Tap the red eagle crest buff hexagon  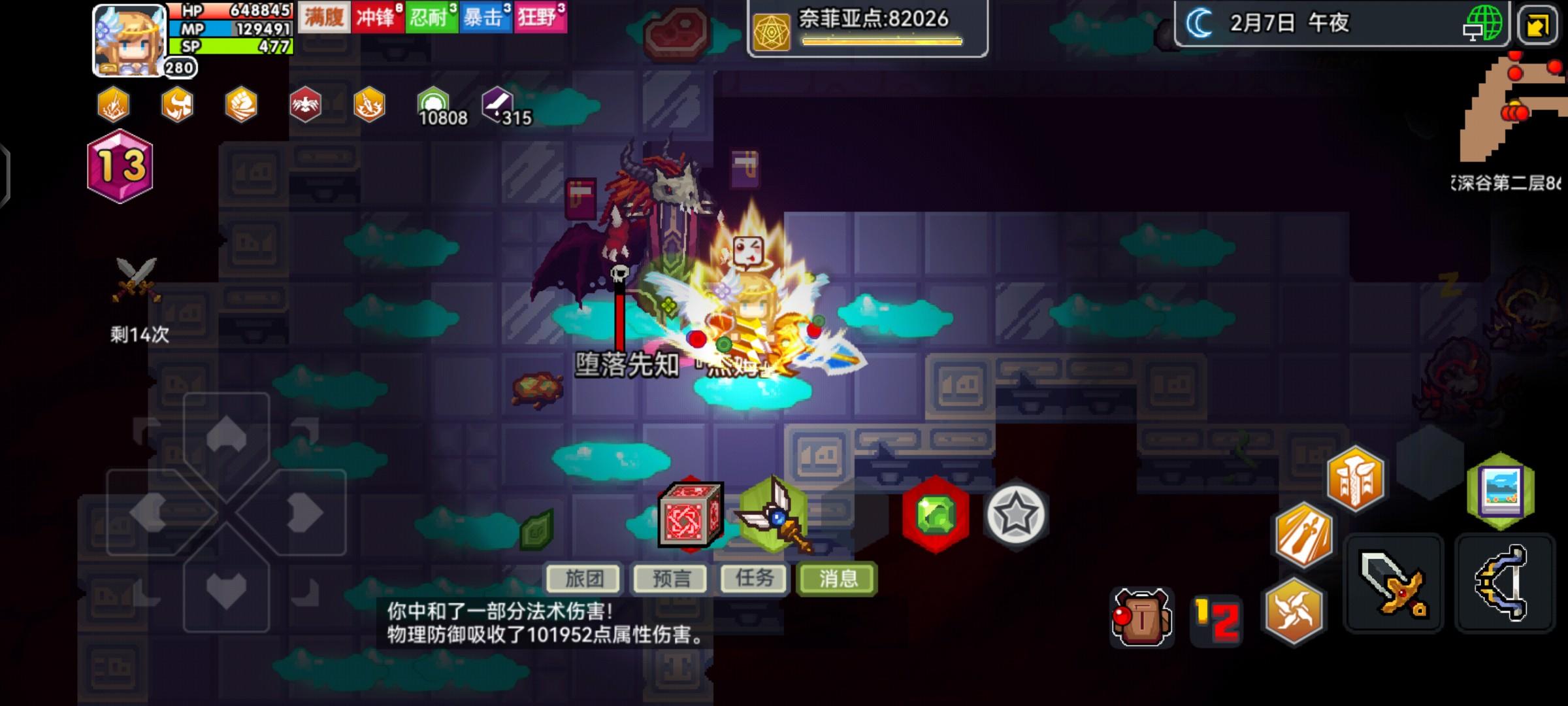click(304, 105)
